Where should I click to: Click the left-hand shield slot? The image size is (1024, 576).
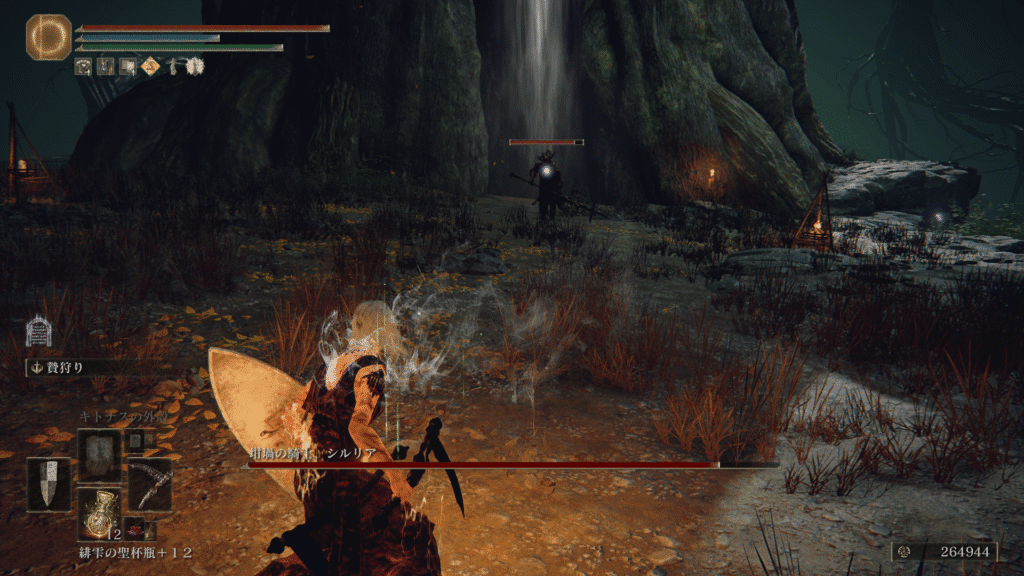coord(48,484)
